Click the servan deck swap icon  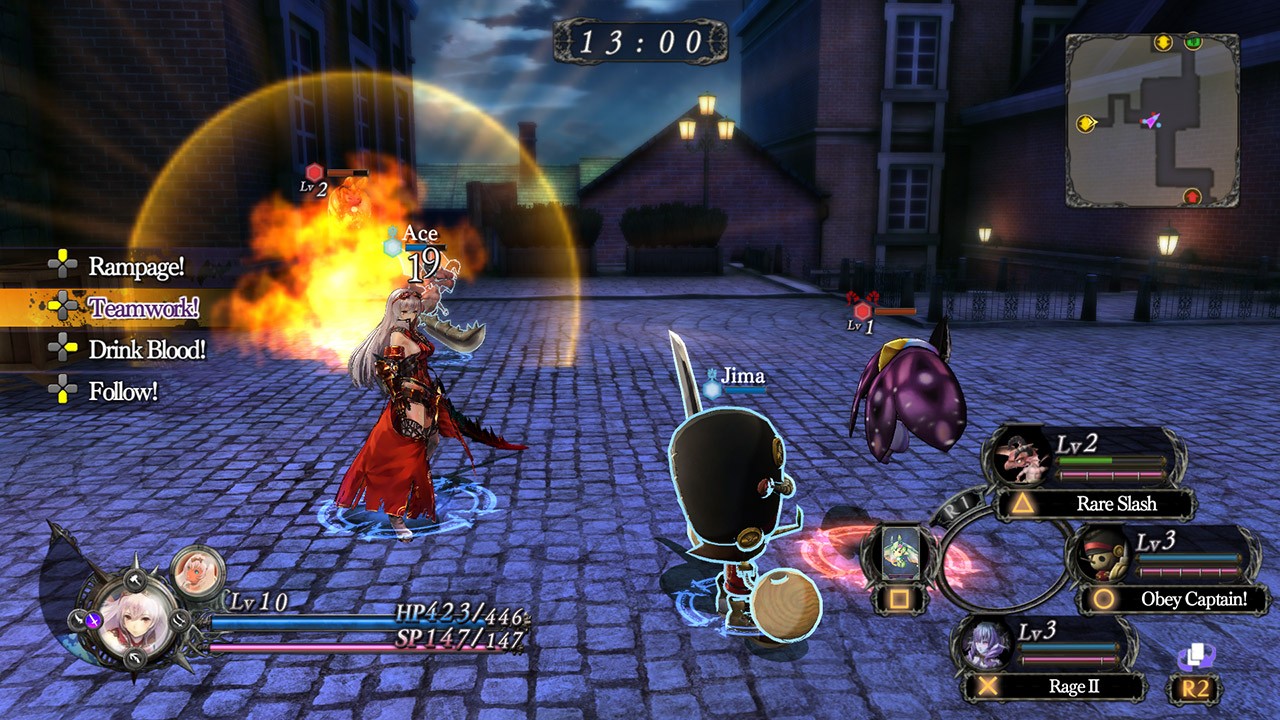coord(1195,657)
